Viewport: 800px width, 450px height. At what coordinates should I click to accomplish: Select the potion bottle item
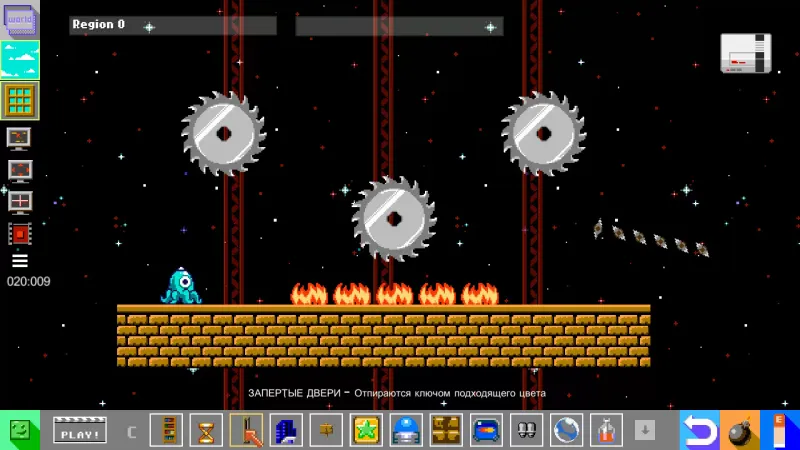tap(606, 430)
